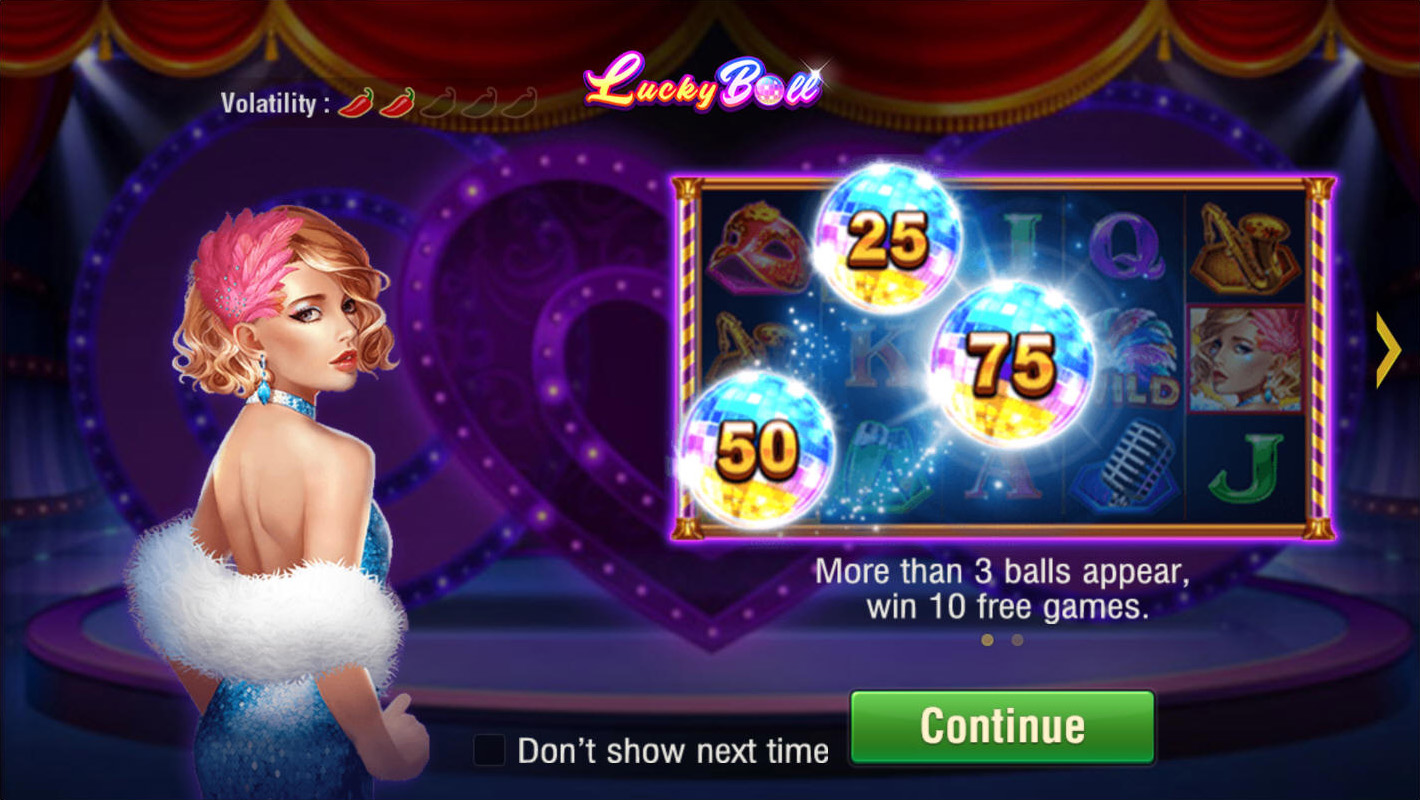The height and width of the screenshot is (800, 1420).
Task: Expand the next info page arrow
Action: click(x=1388, y=348)
